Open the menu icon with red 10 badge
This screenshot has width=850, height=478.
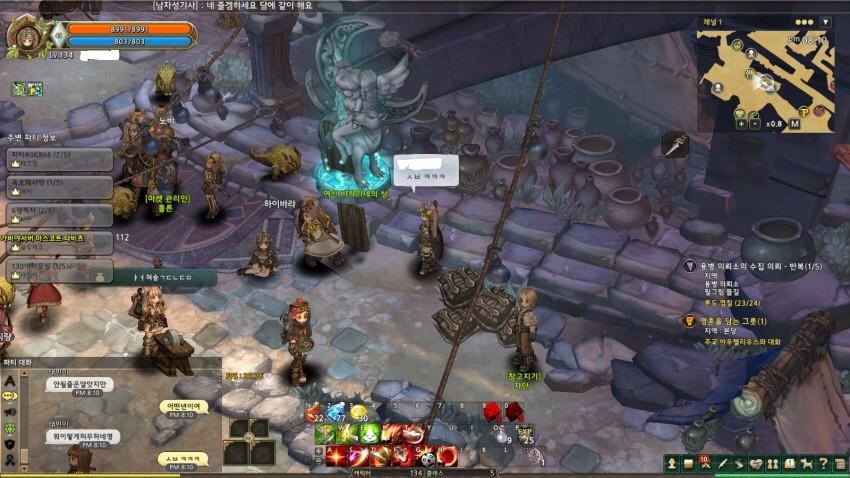point(705,464)
